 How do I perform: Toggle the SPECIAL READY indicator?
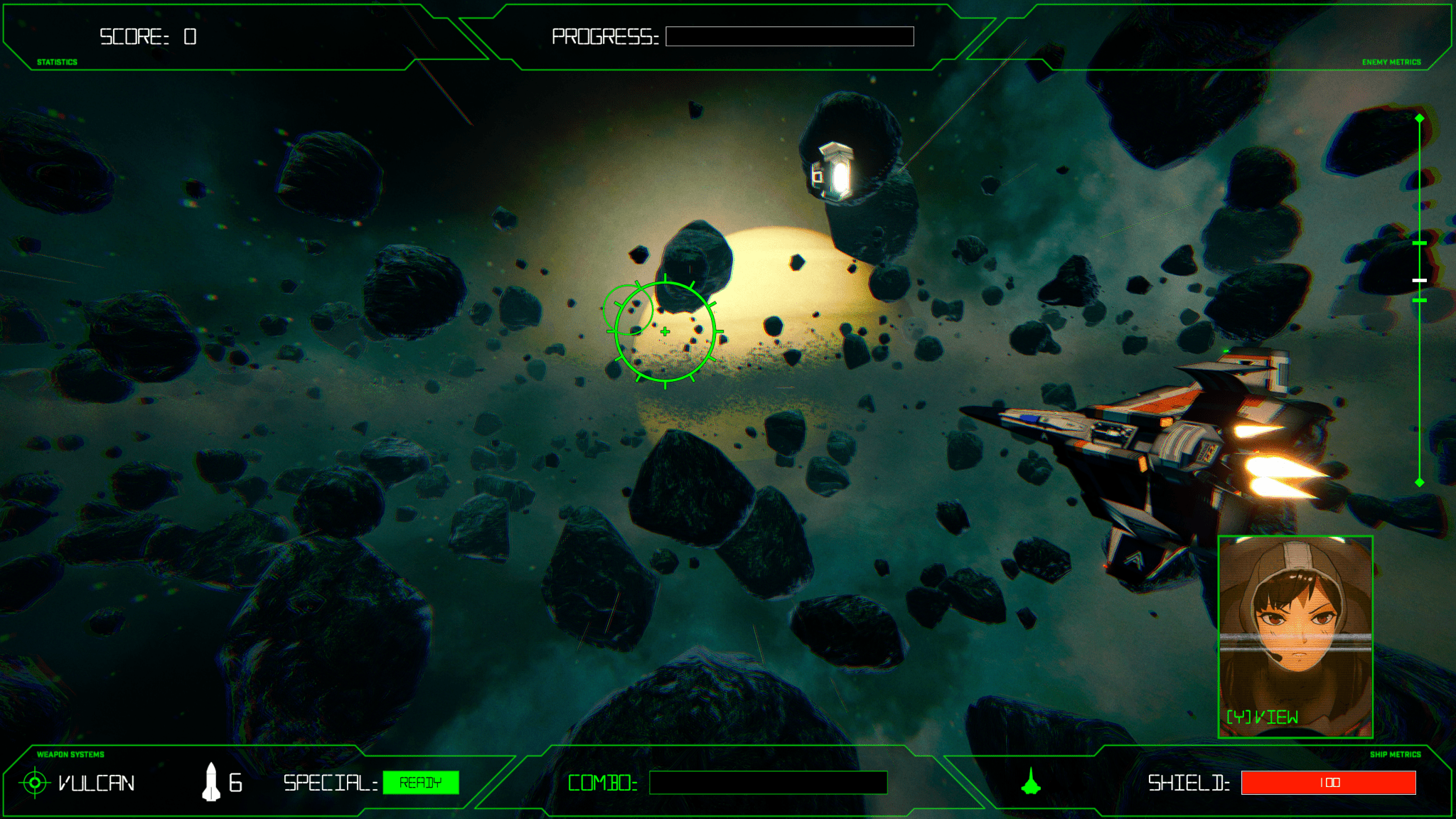(421, 783)
